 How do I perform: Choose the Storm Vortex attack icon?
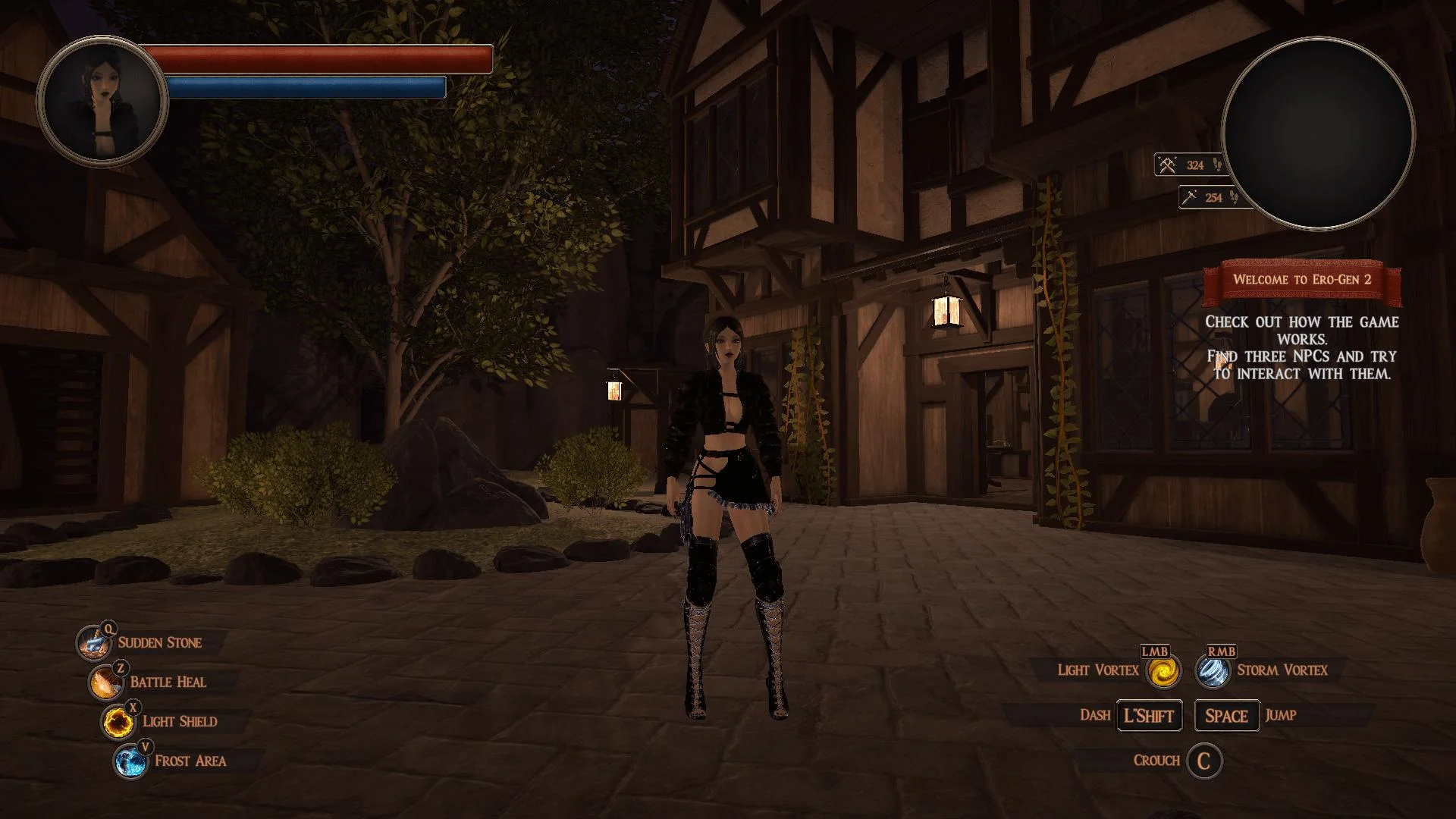pos(1213,671)
